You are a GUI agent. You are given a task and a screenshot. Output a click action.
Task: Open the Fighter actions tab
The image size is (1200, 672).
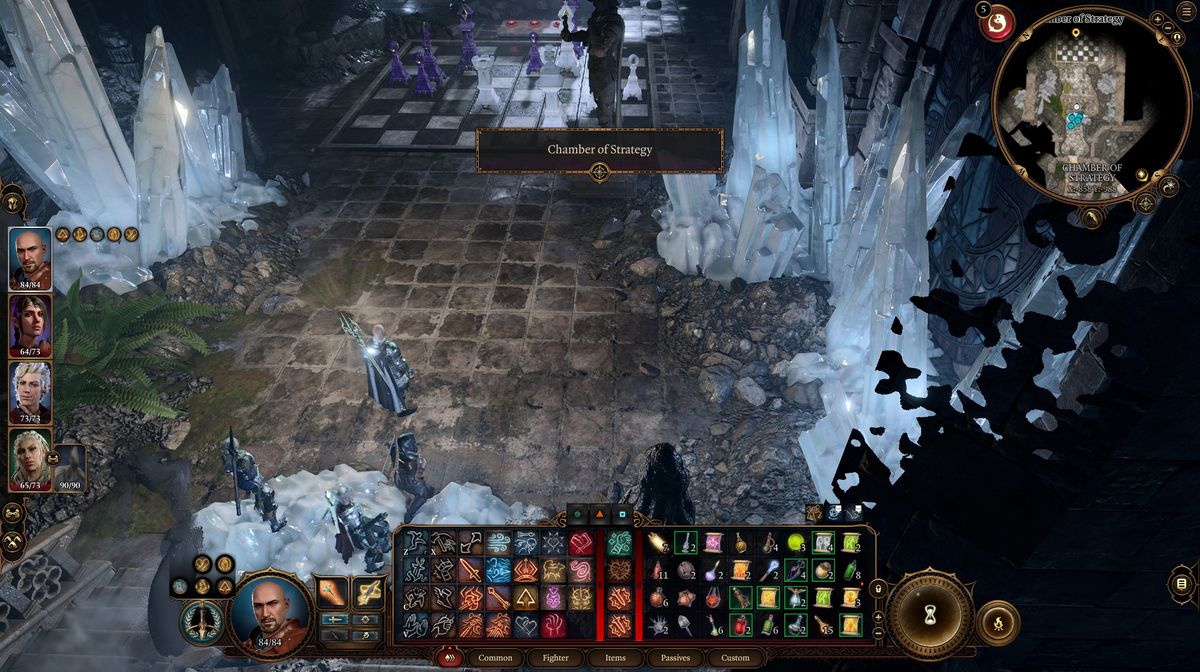click(557, 658)
